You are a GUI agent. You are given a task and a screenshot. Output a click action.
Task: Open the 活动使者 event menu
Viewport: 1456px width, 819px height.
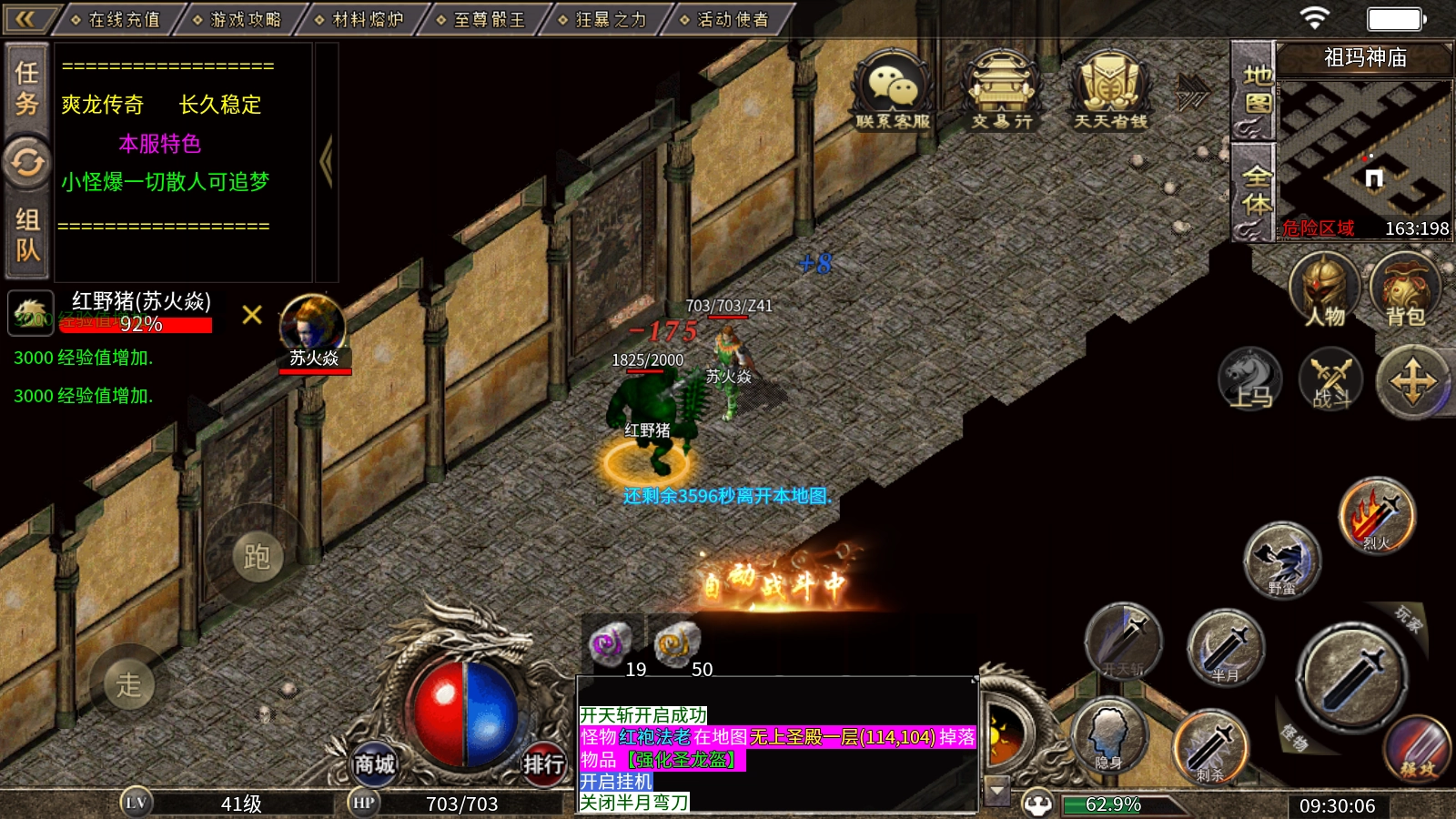(x=726, y=19)
